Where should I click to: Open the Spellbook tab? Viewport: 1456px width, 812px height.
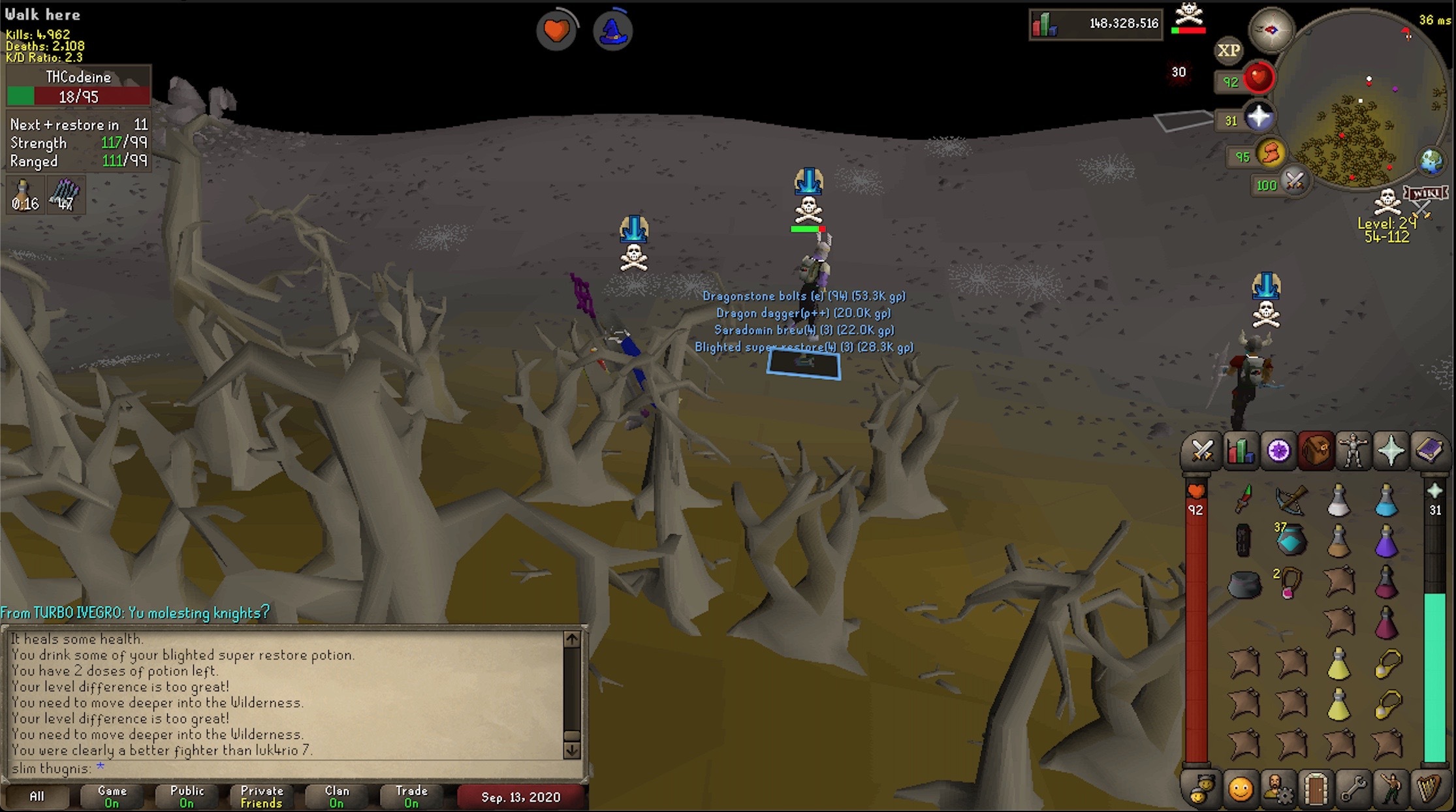pos(1429,451)
